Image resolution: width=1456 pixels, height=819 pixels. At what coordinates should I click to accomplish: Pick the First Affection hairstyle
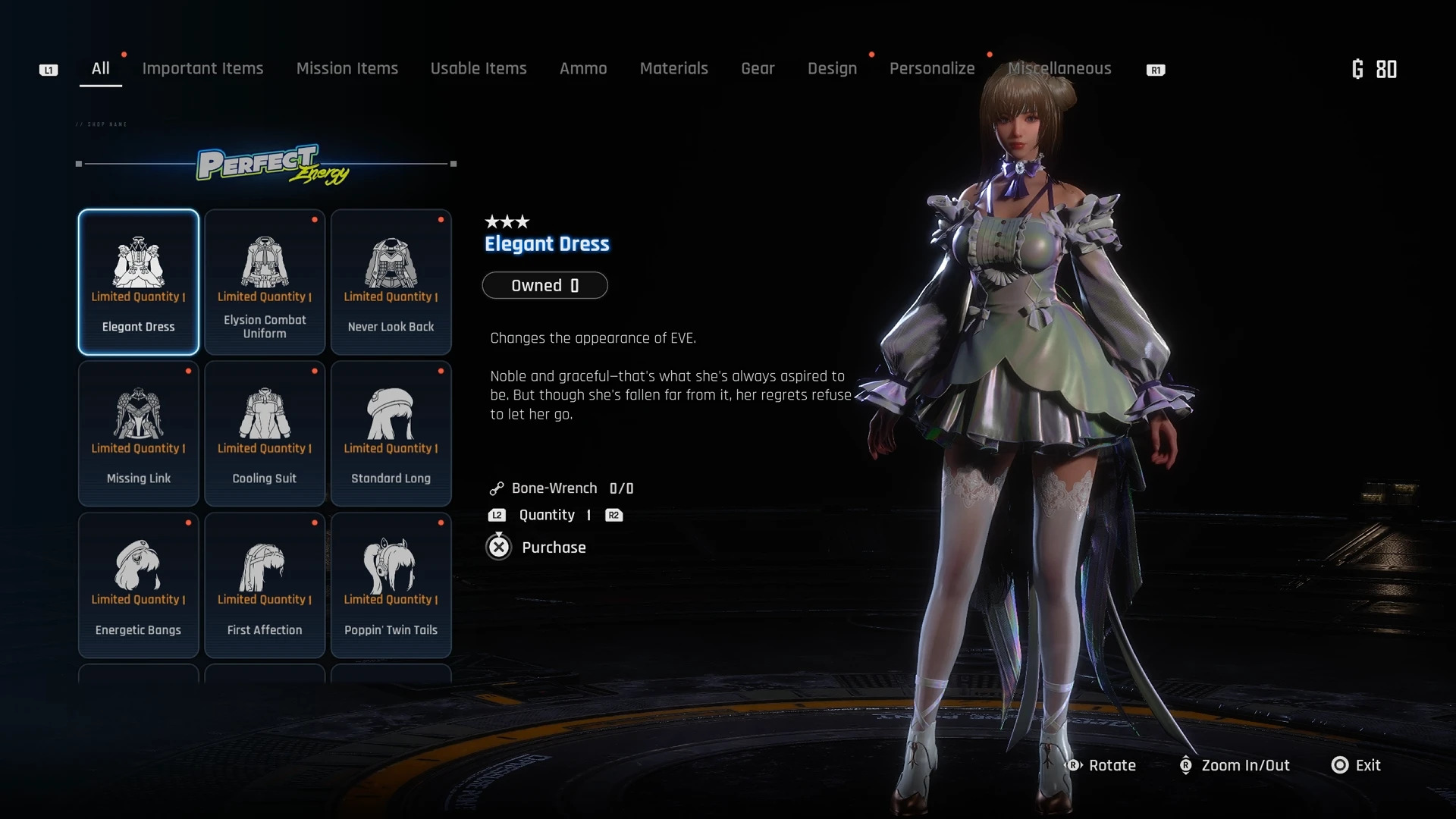coord(265,585)
